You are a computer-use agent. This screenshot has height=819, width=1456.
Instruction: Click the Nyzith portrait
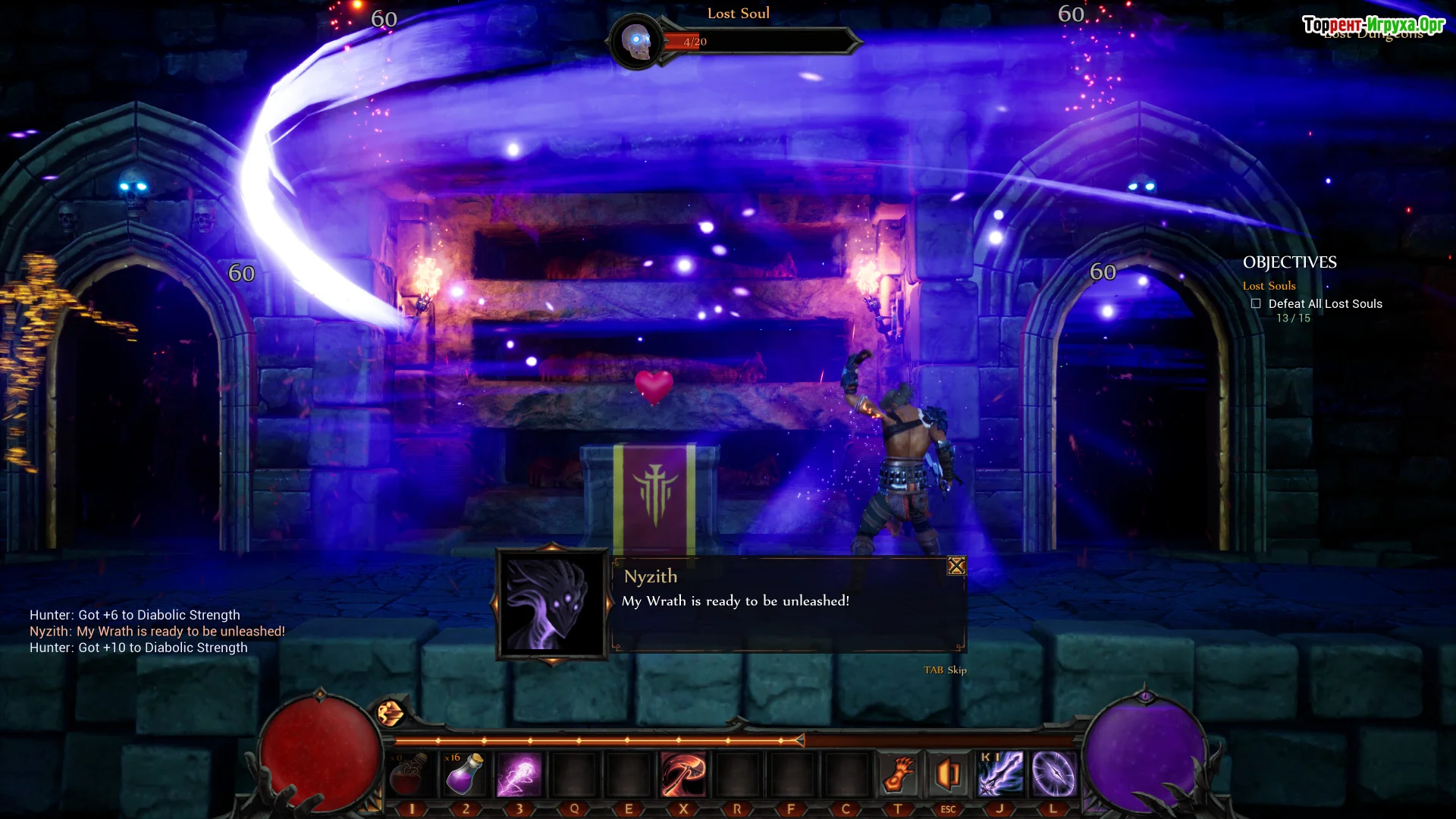click(x=552, y=604)
